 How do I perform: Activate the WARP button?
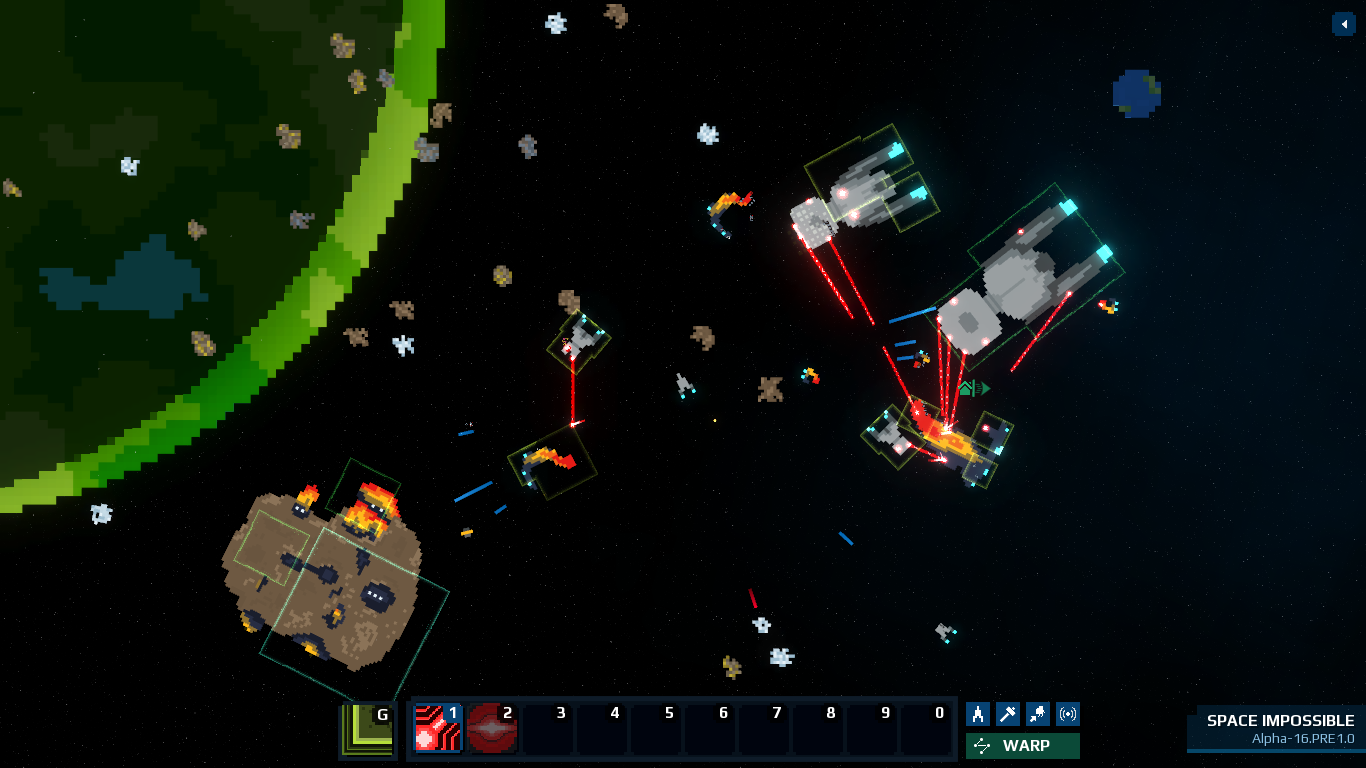coord(1022,746)
